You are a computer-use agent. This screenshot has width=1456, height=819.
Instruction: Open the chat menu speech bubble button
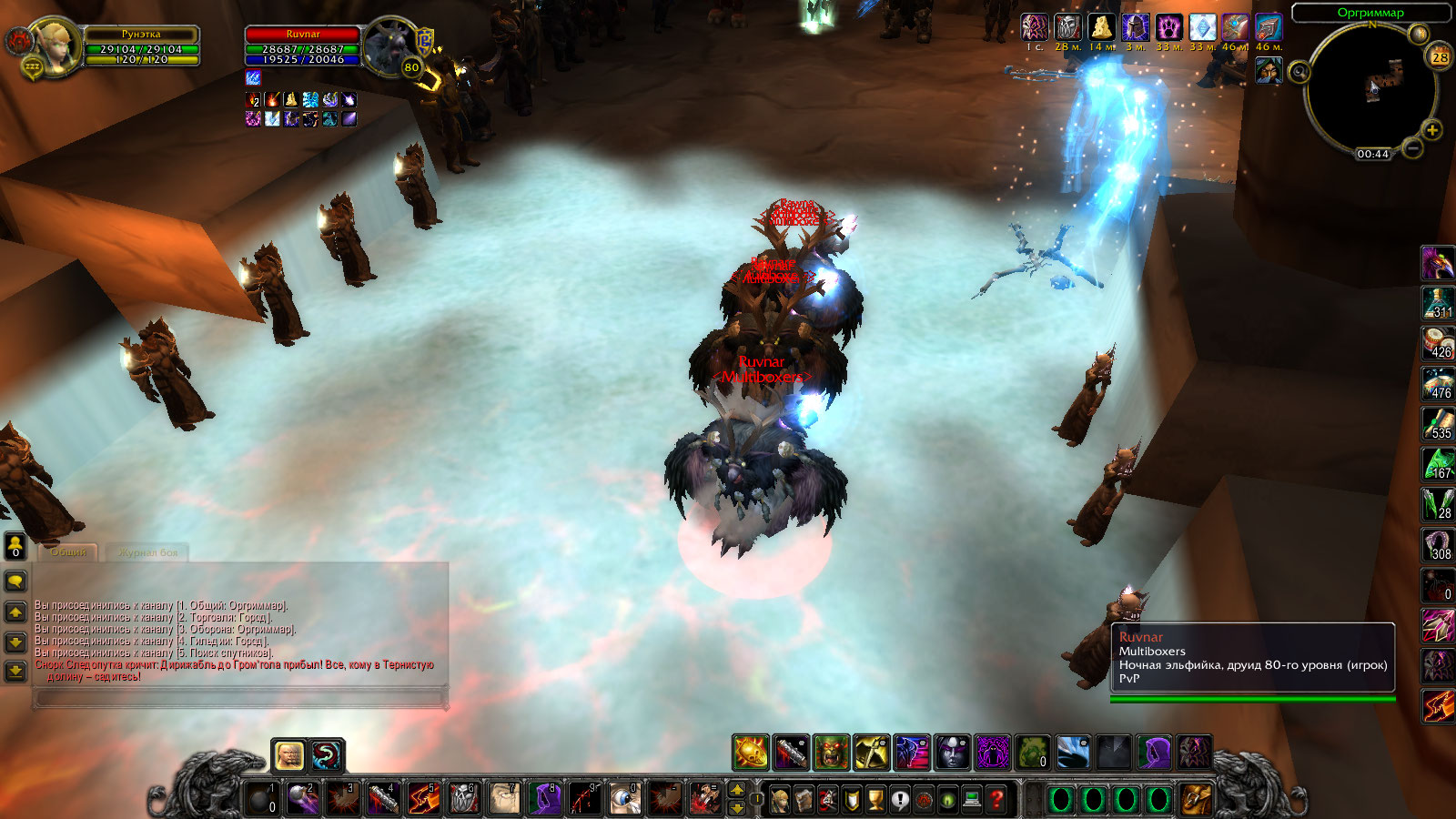pos(15,581)
